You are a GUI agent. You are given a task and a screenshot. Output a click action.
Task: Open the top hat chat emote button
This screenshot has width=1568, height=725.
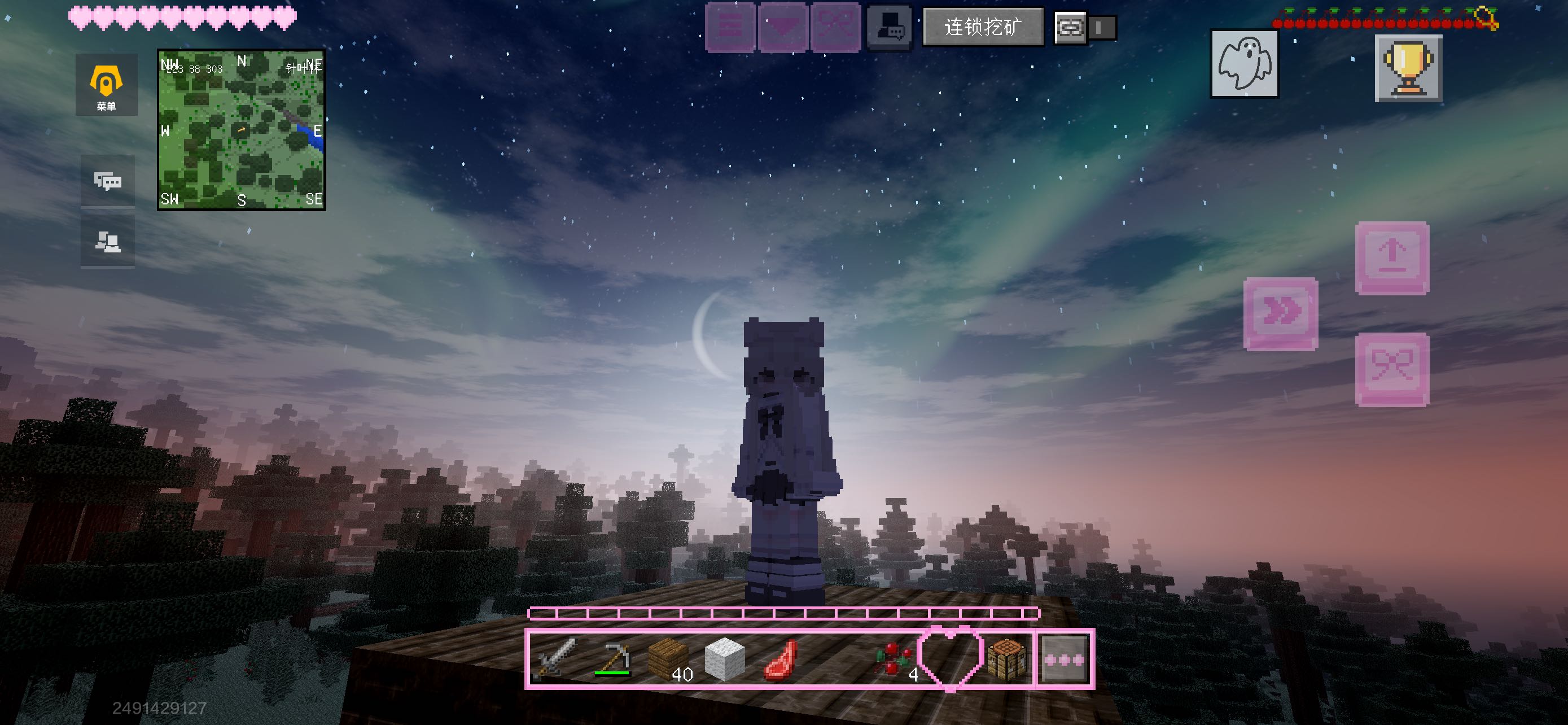point(888,28)
